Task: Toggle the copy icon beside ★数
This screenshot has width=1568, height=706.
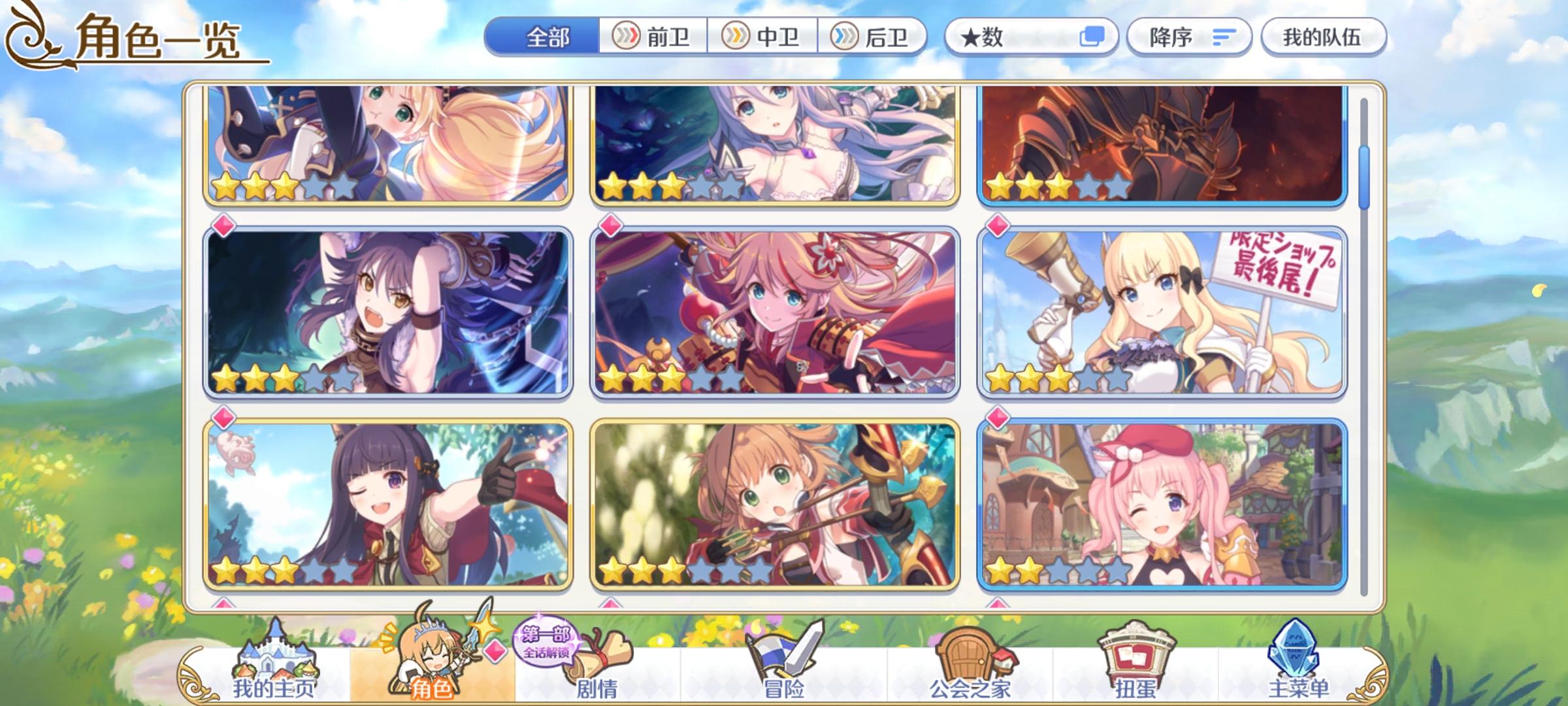Action: 1092,37
